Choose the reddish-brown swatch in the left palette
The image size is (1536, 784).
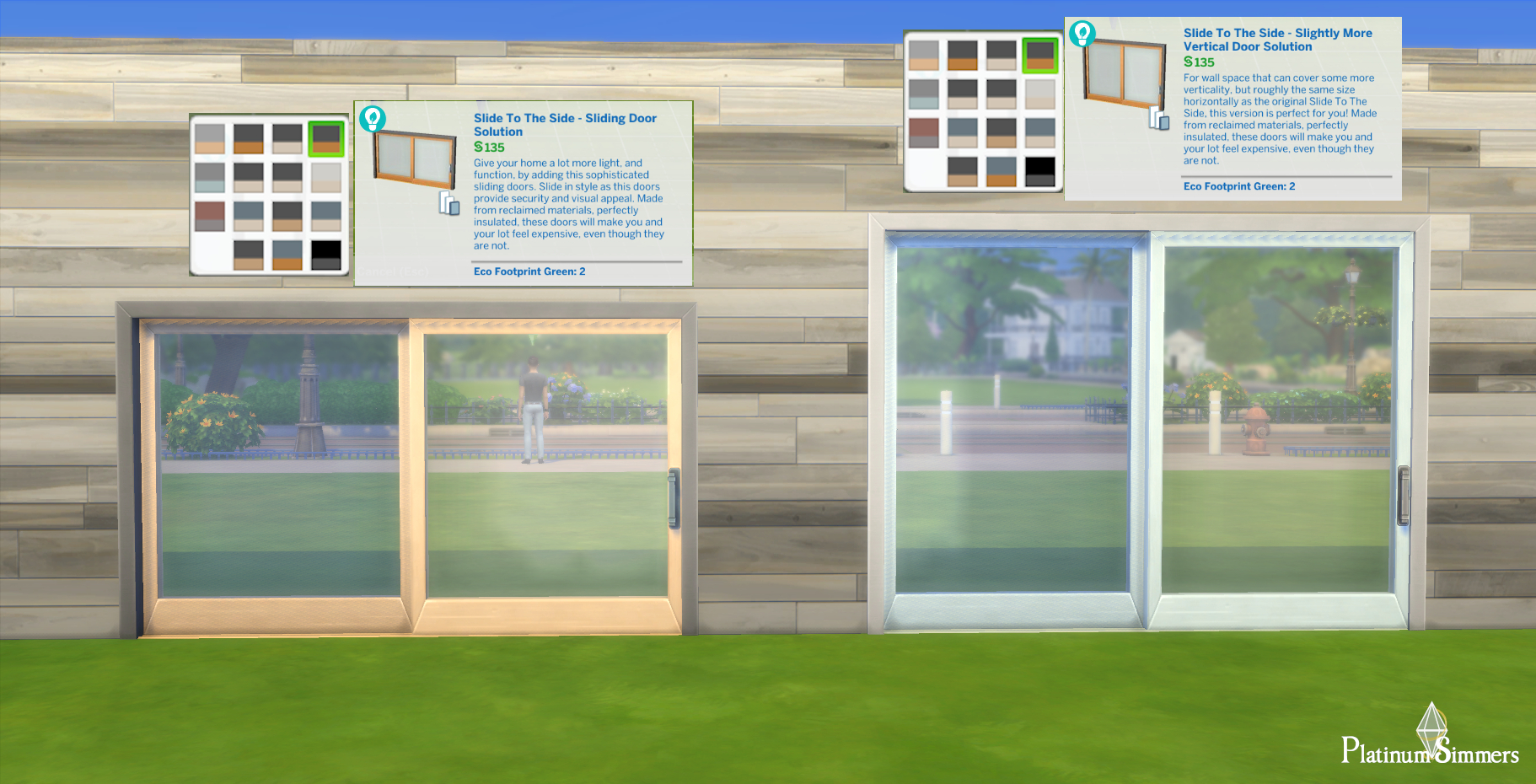pyautogui.click(x=209, y=217)
